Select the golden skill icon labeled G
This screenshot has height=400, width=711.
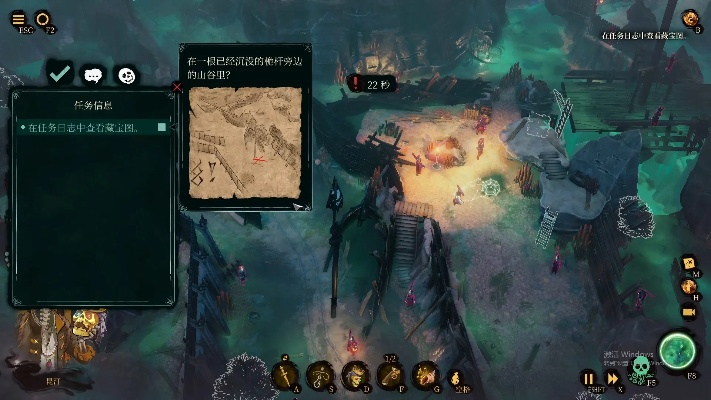426,375
